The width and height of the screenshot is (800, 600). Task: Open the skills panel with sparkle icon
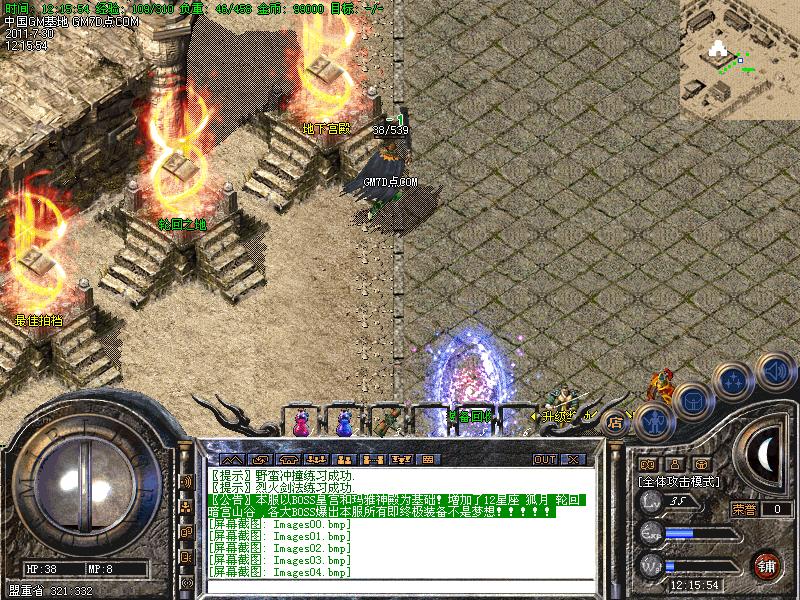click(x=735, y=383)
